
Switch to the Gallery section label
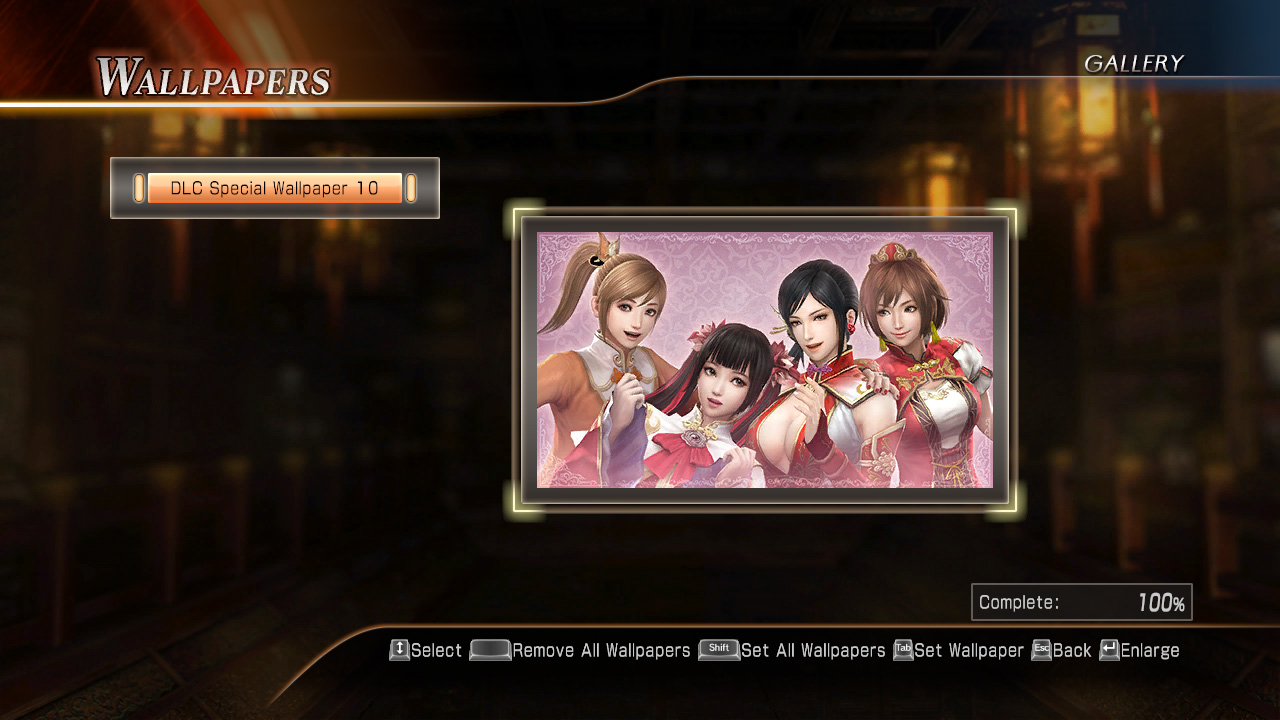pyautogui.click(x=1135, y=63)
